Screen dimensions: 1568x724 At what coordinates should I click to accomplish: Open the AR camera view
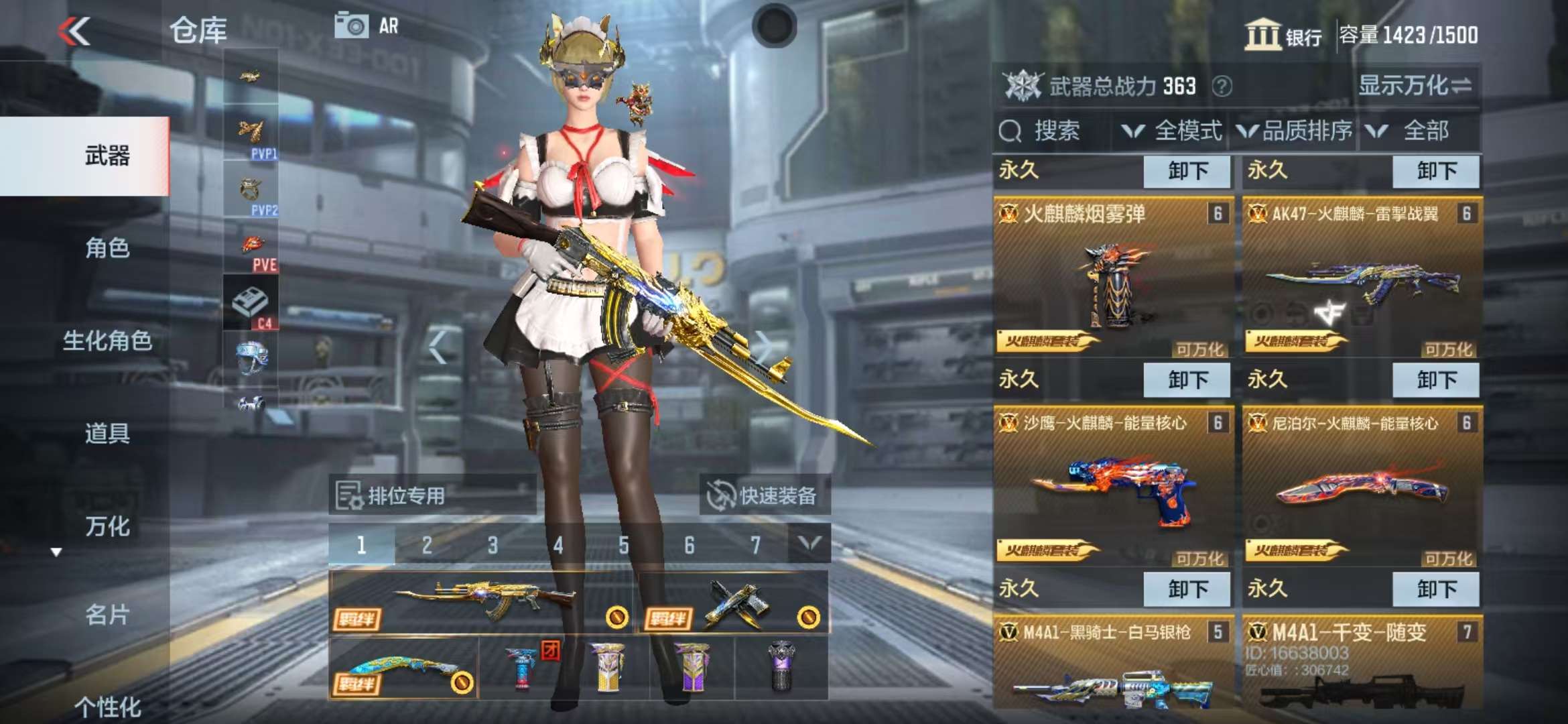(366, 27)
